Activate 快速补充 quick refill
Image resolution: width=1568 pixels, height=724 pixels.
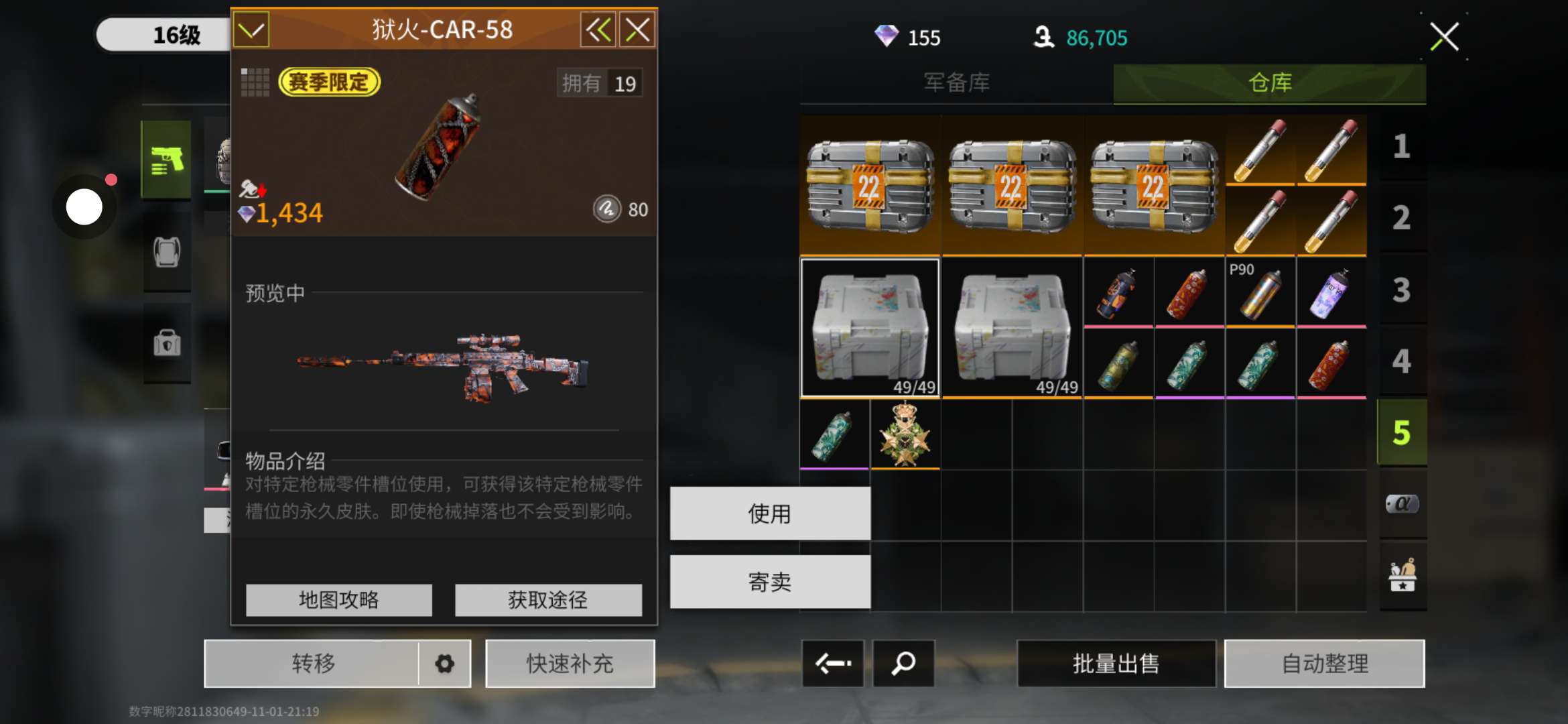coord(570,664)
